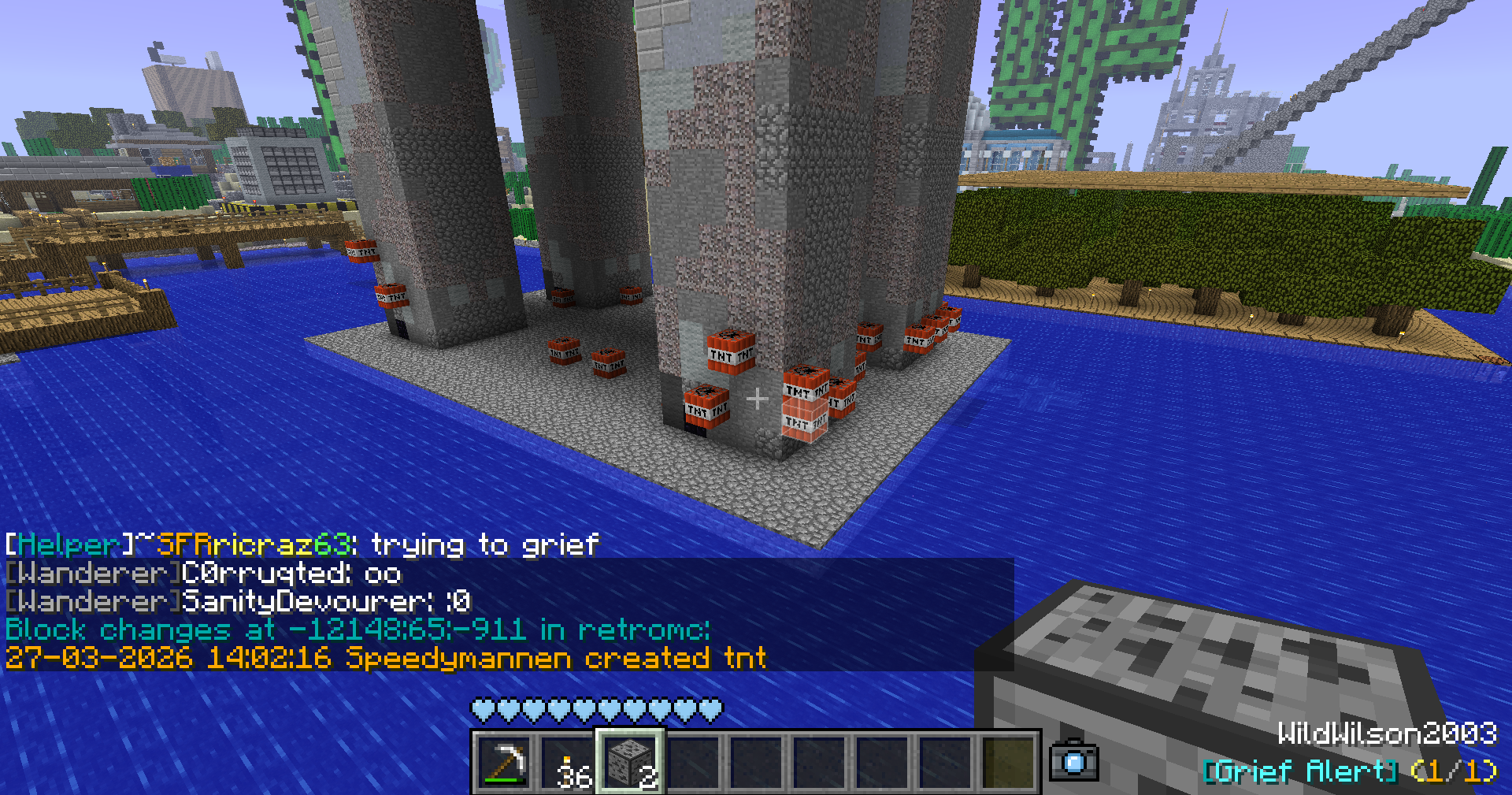Click the Speedymannen created tnt chat line
This screenshot has width=1512, height=795.
coord(386,657)
